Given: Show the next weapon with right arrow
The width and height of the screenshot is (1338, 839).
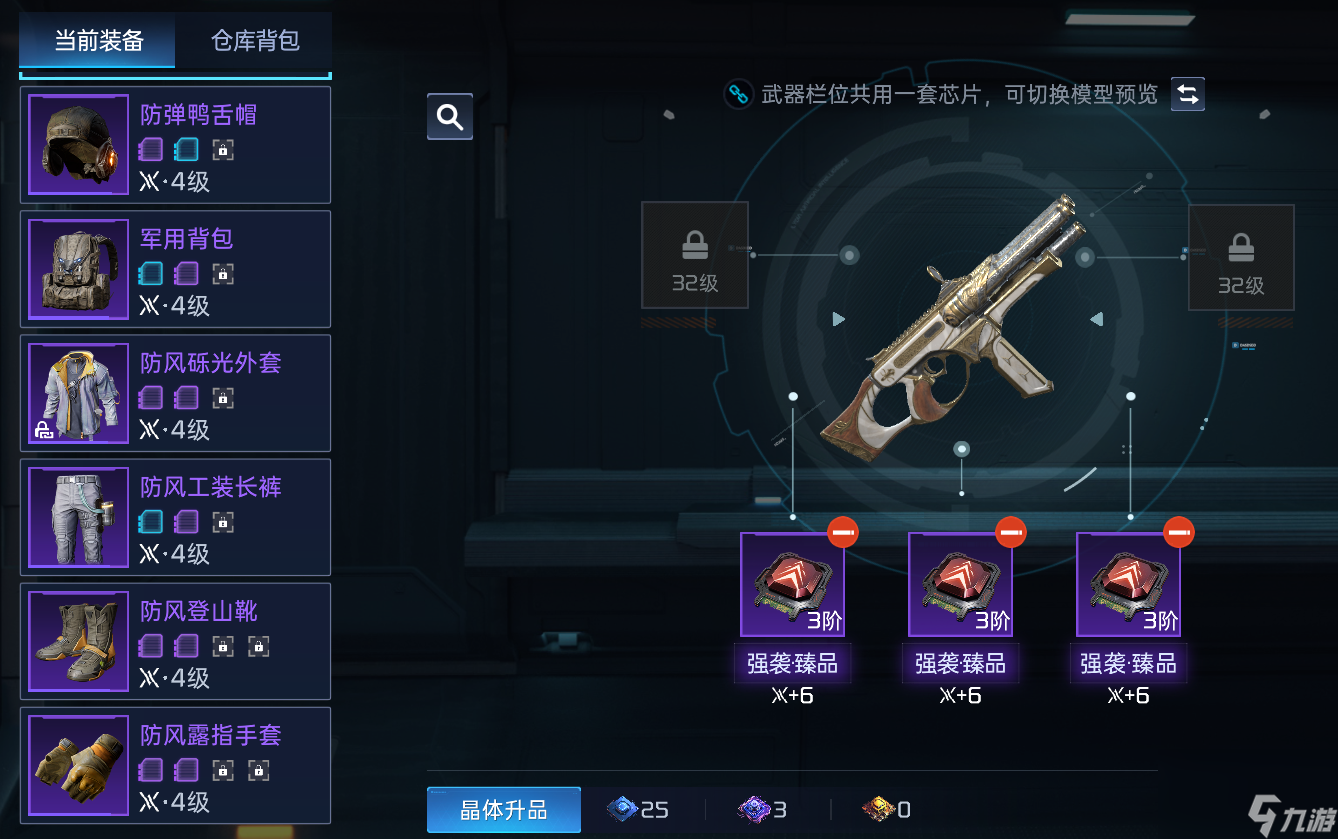Looking at the screenshot, I should point(1096,319).
